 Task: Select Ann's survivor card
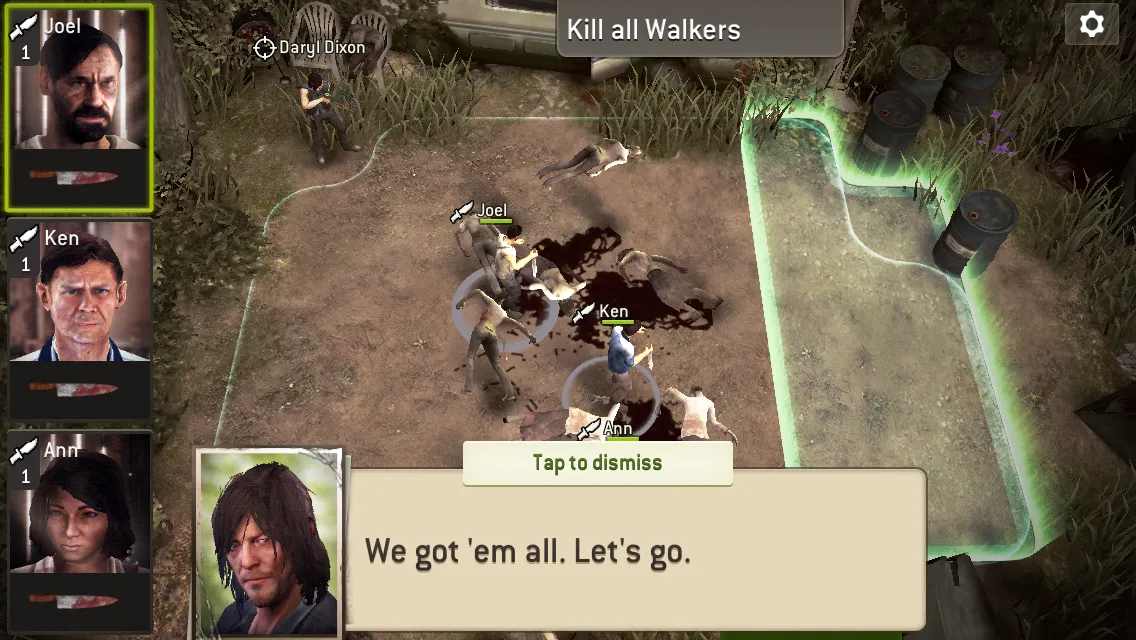tap(80, 530)
